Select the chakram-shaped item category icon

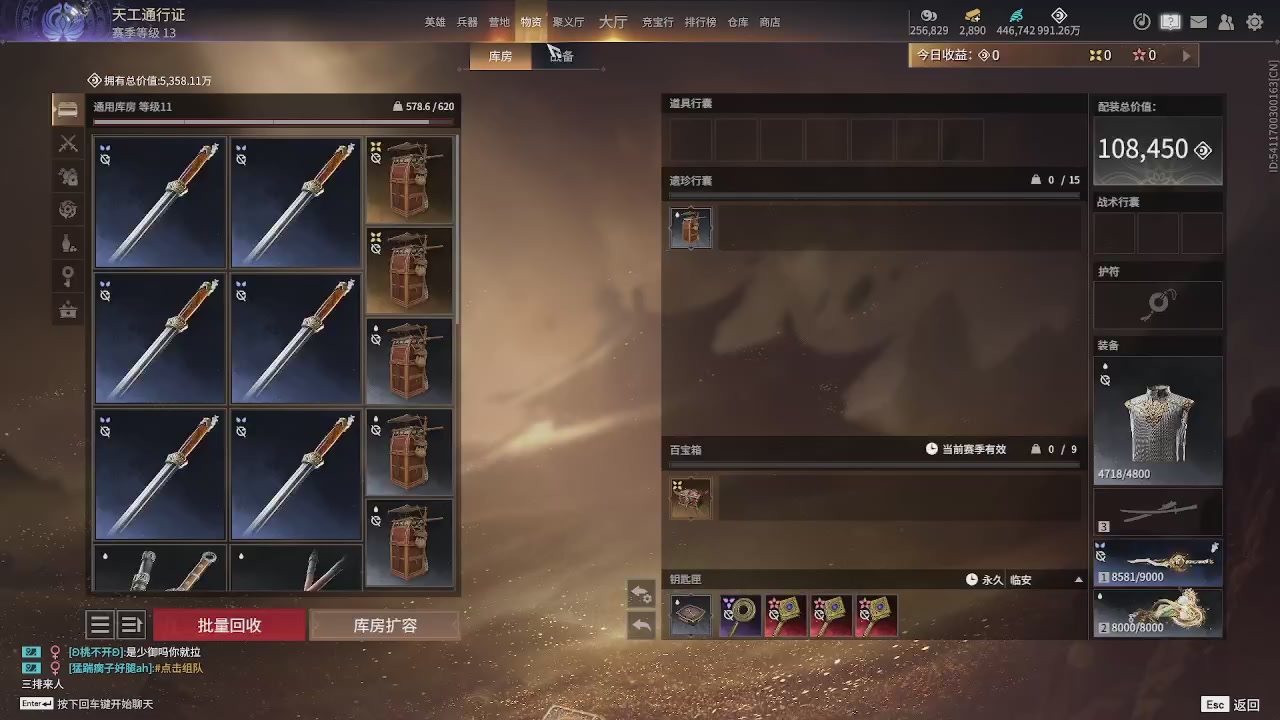pyautogui.click(x=68, y=209)
